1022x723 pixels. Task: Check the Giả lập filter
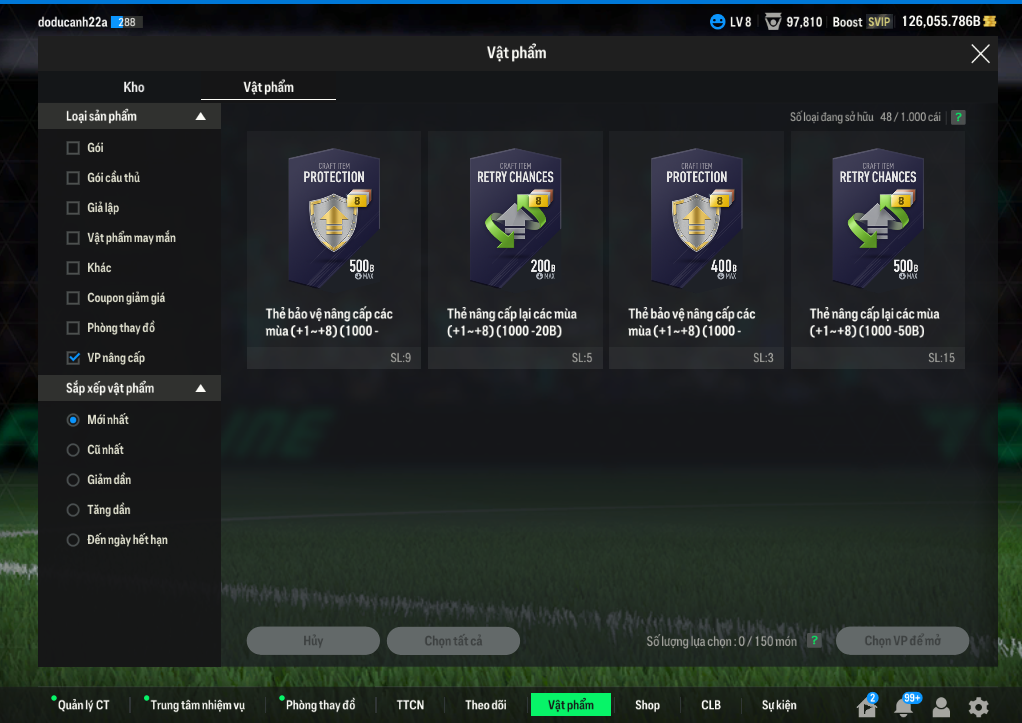tap(73, 208)
